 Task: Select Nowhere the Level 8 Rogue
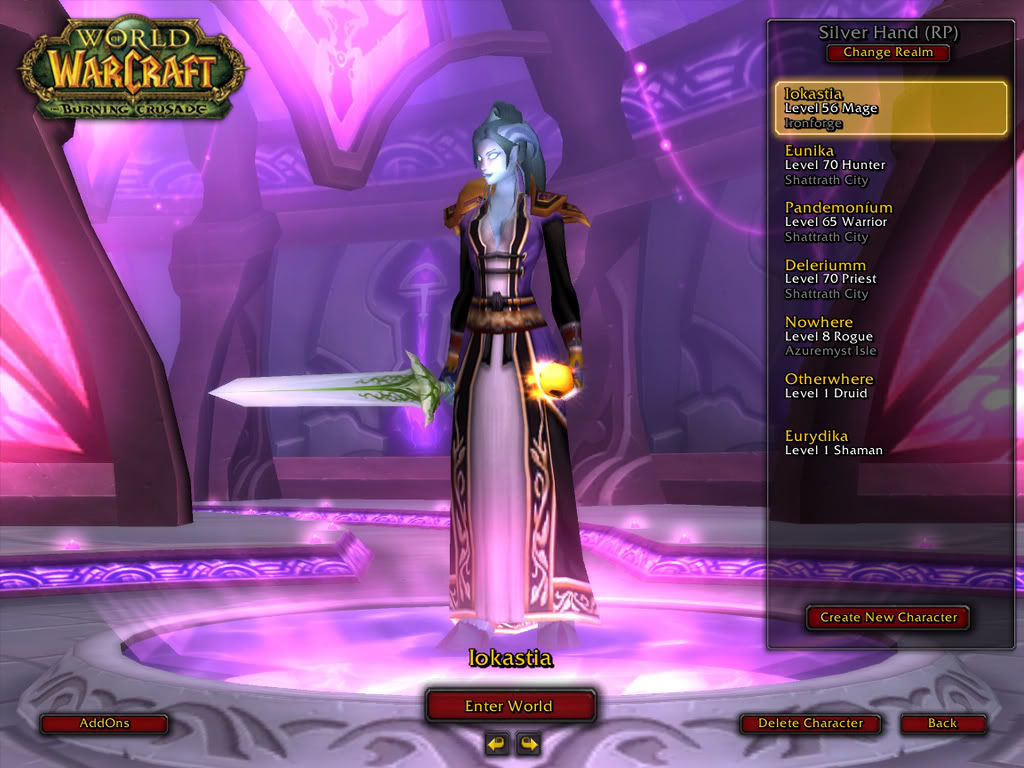click(x=890, y=336)
